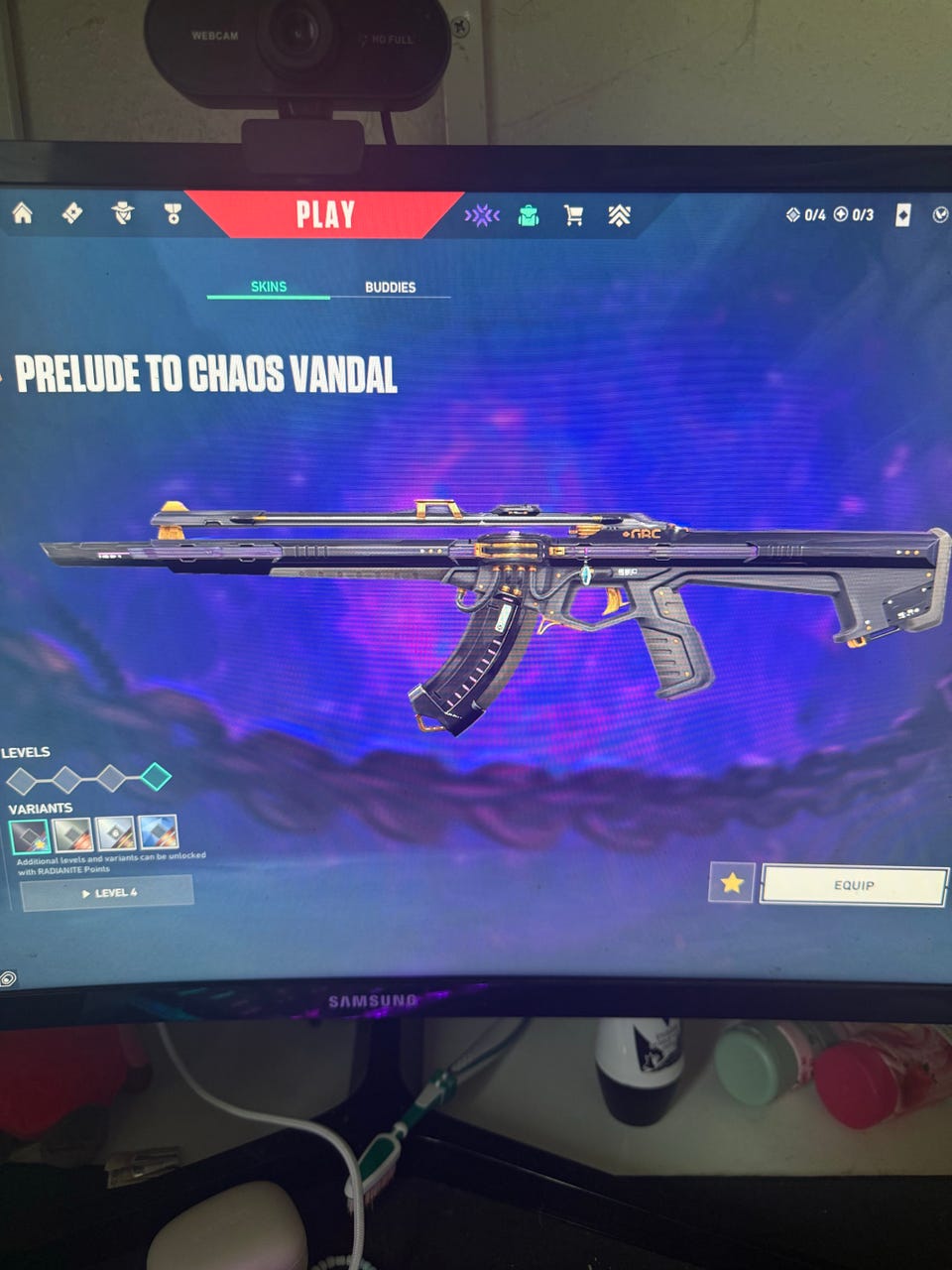Open the player card icon in top bar
This screenshot has width=952, height=1270.
(x=902, y=215)
